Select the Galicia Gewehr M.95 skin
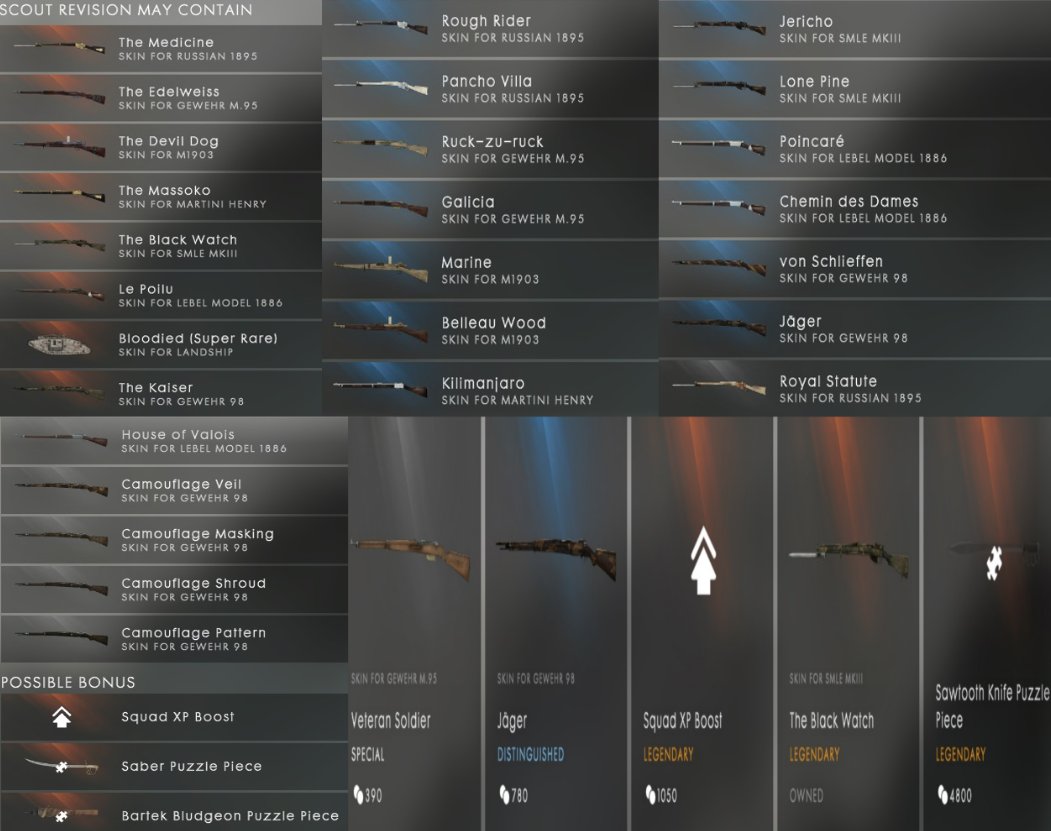Viewport: 1051px width, 831px height. tap(490, 209)
